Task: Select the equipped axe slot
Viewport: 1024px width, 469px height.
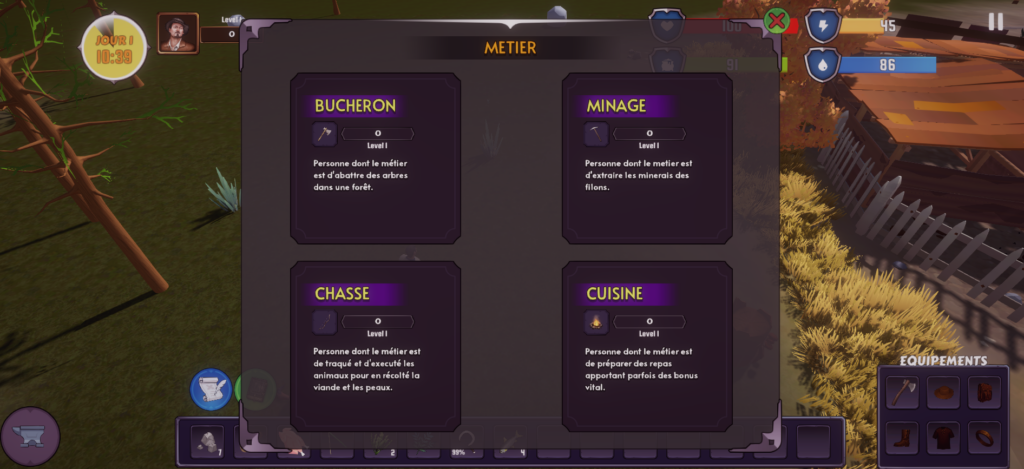Action: tap(903, 392)
